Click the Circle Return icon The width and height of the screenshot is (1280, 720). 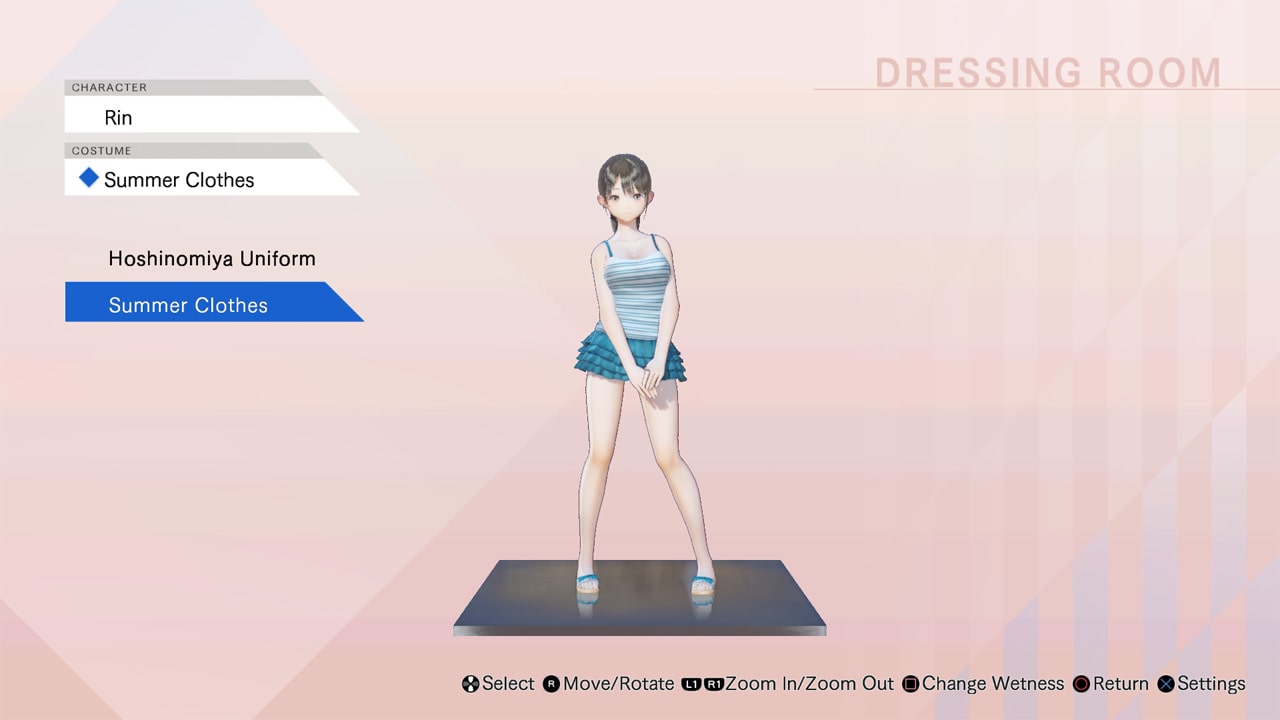(1080, 684)
